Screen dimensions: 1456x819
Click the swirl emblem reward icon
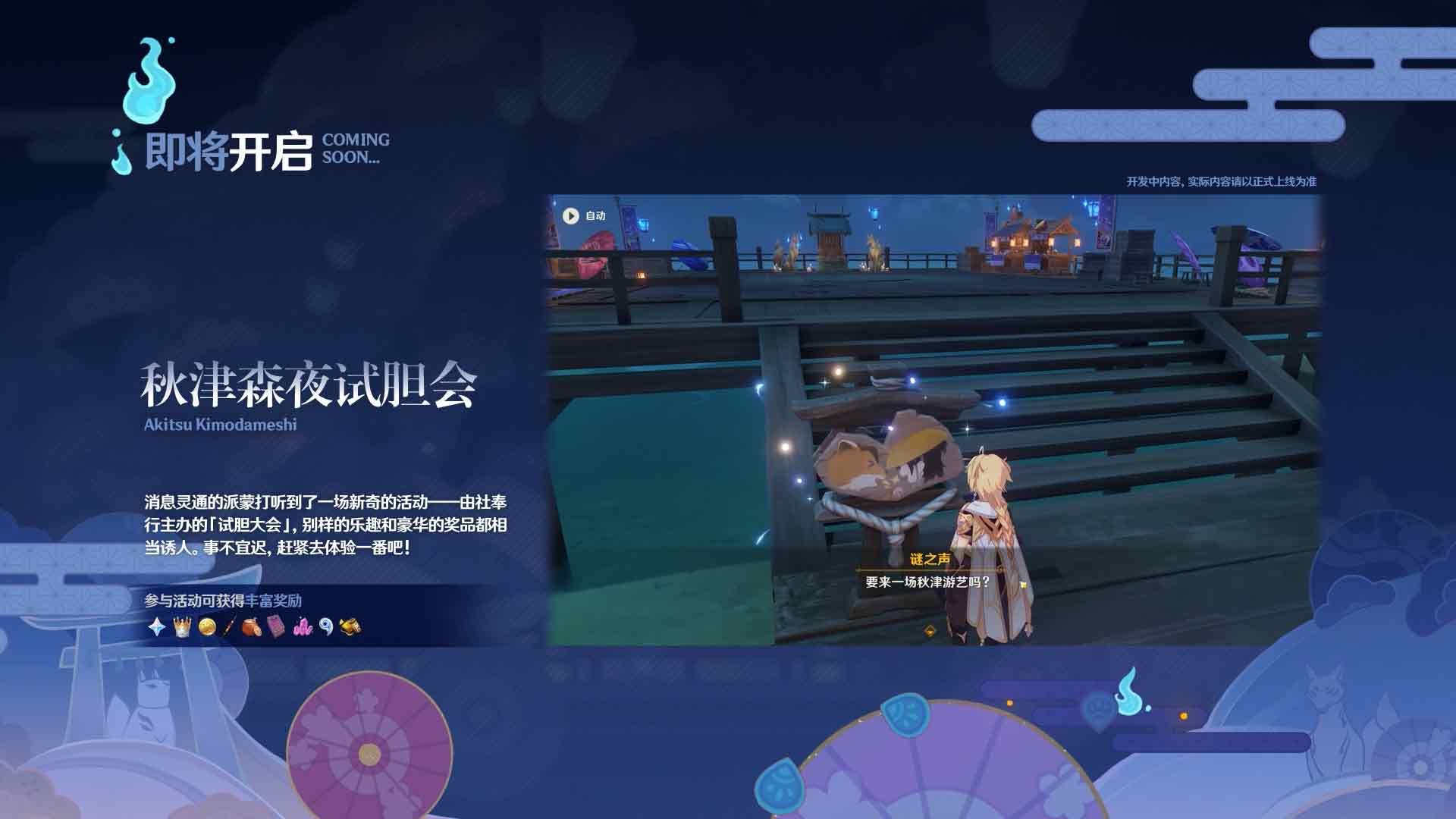point(326,627)
